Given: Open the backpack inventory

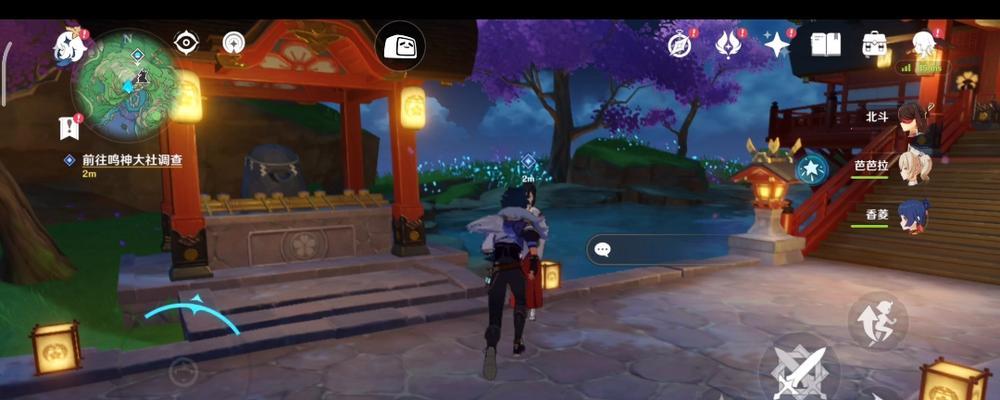Looking at the screenshot, I should pyautogui.click(x=874, y=44).
